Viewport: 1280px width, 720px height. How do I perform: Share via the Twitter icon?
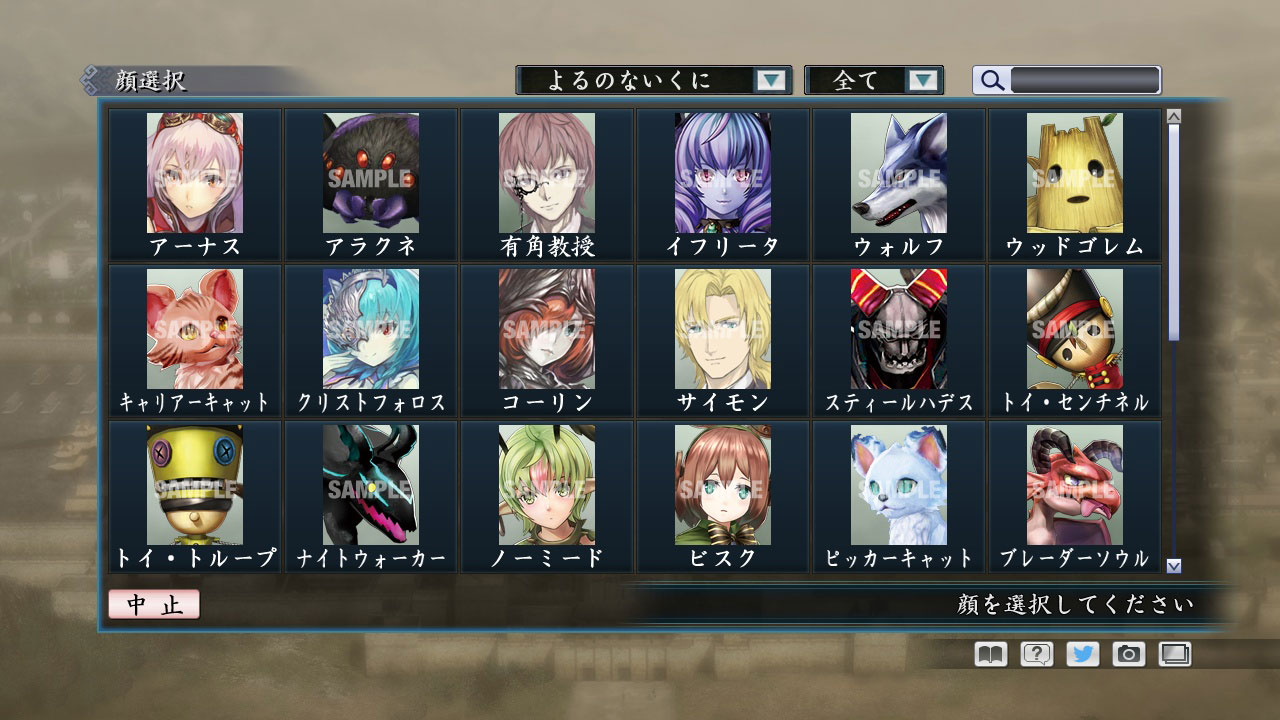1084,654
